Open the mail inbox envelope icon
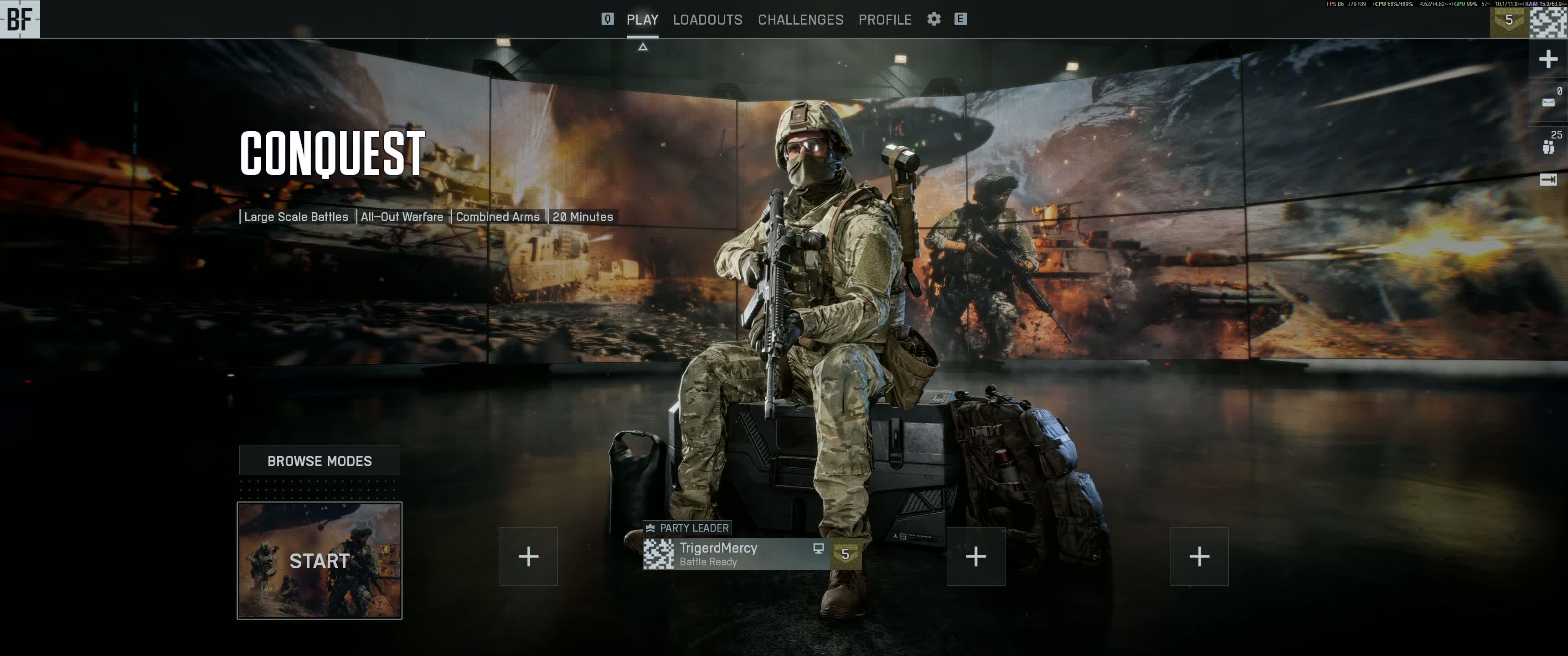The image size is (1568, 656). [1548, 102]
